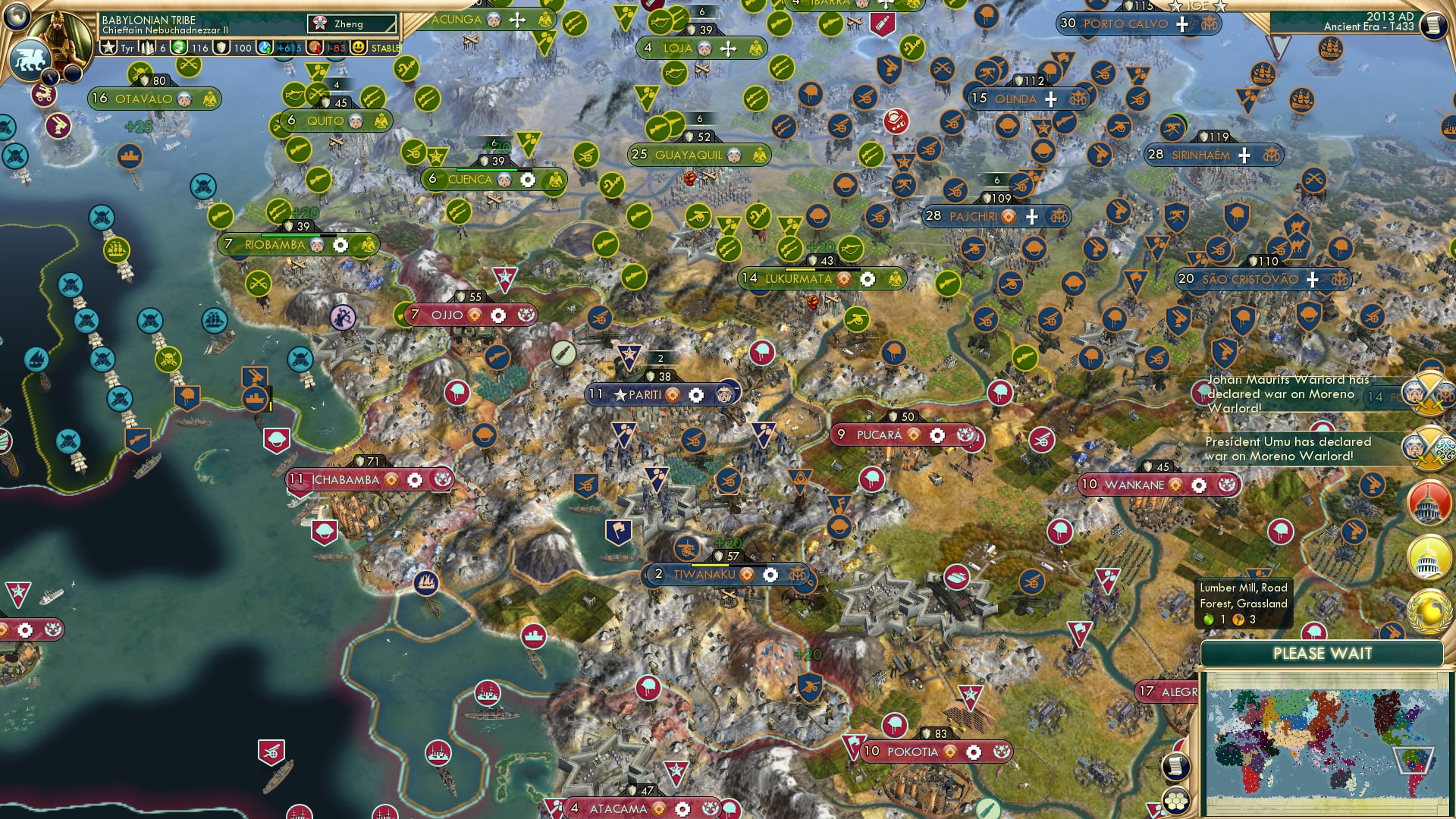Click the Zheng unit name panel

coord(353,24)
